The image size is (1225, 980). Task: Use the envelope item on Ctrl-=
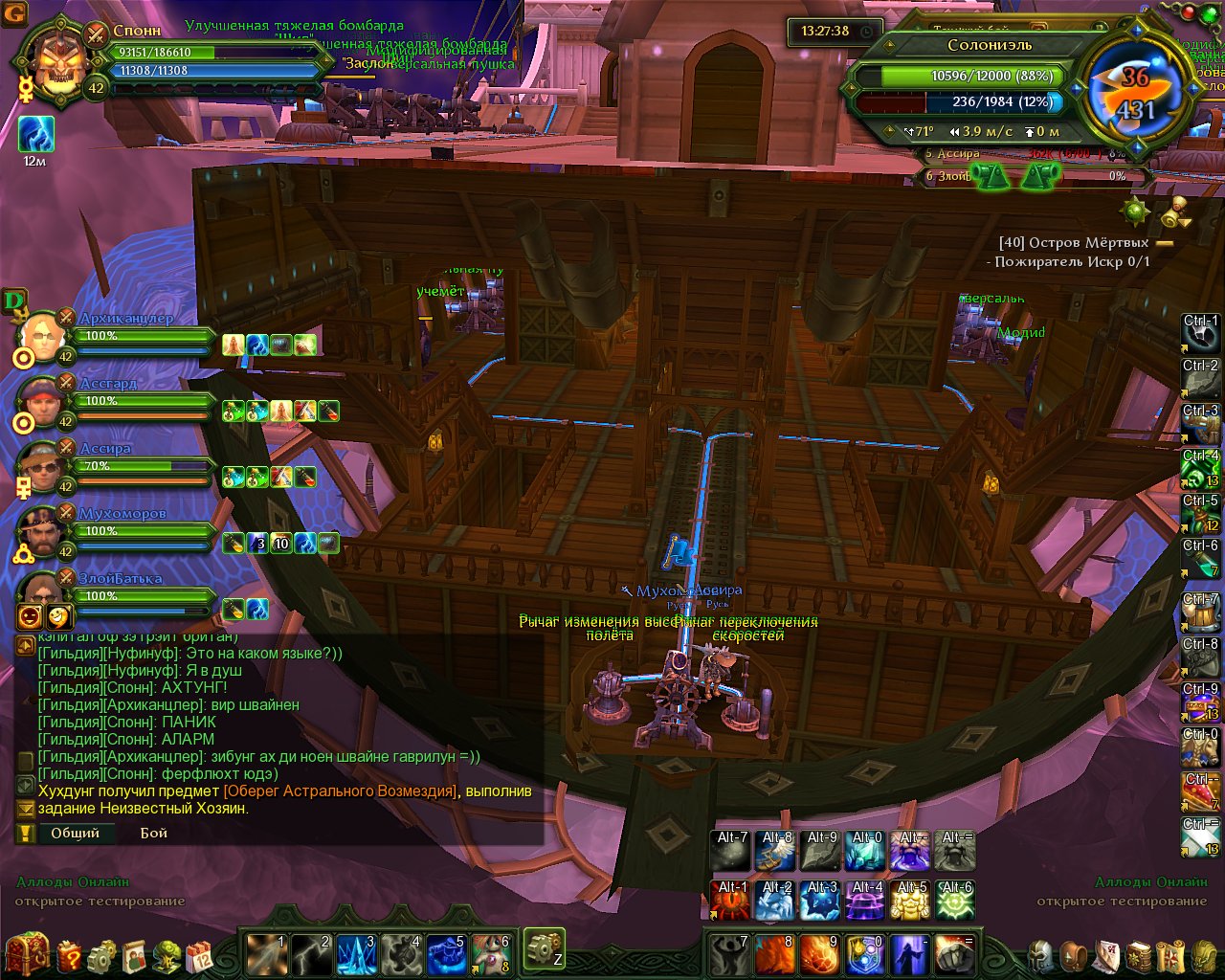tap(1201, 838)
